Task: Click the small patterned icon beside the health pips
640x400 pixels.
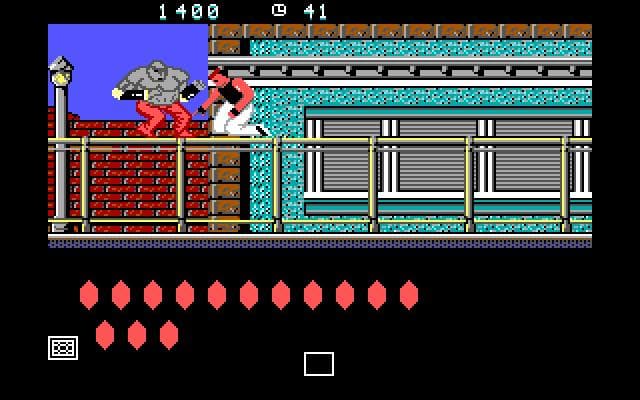Action: tap(63, 347)
